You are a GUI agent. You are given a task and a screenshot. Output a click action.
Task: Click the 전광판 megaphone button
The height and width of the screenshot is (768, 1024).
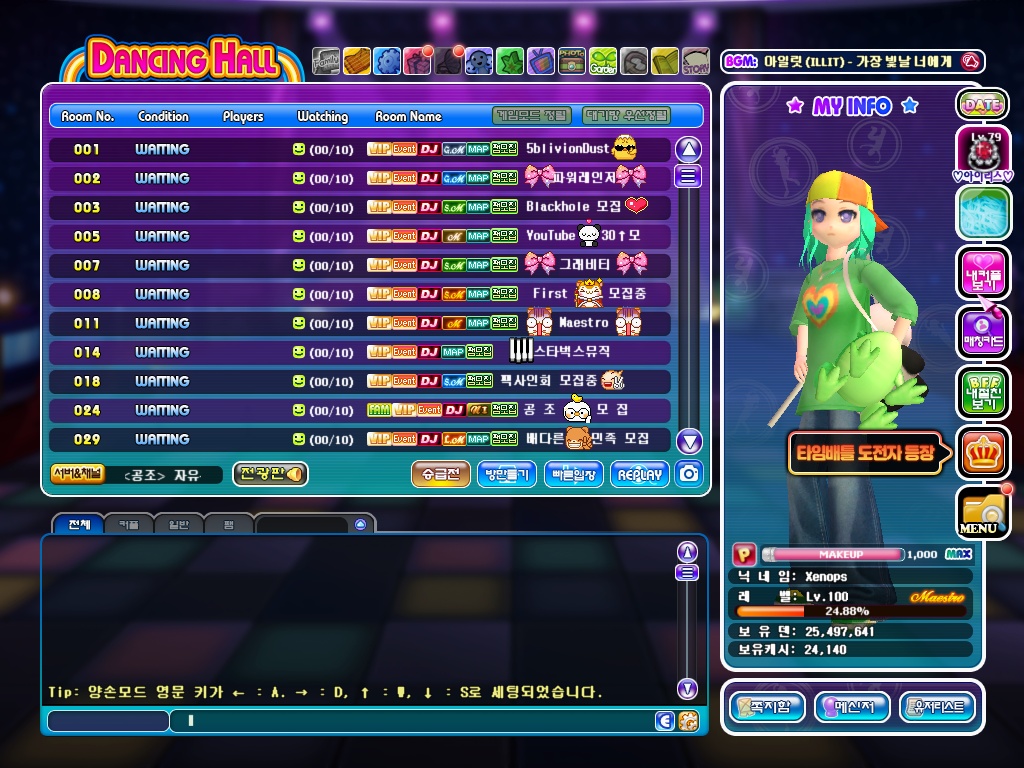270,474
